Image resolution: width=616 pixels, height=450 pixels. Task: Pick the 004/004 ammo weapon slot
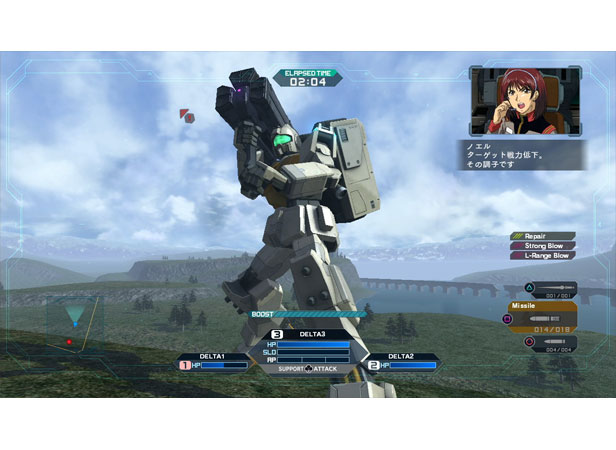click(550, 342)
